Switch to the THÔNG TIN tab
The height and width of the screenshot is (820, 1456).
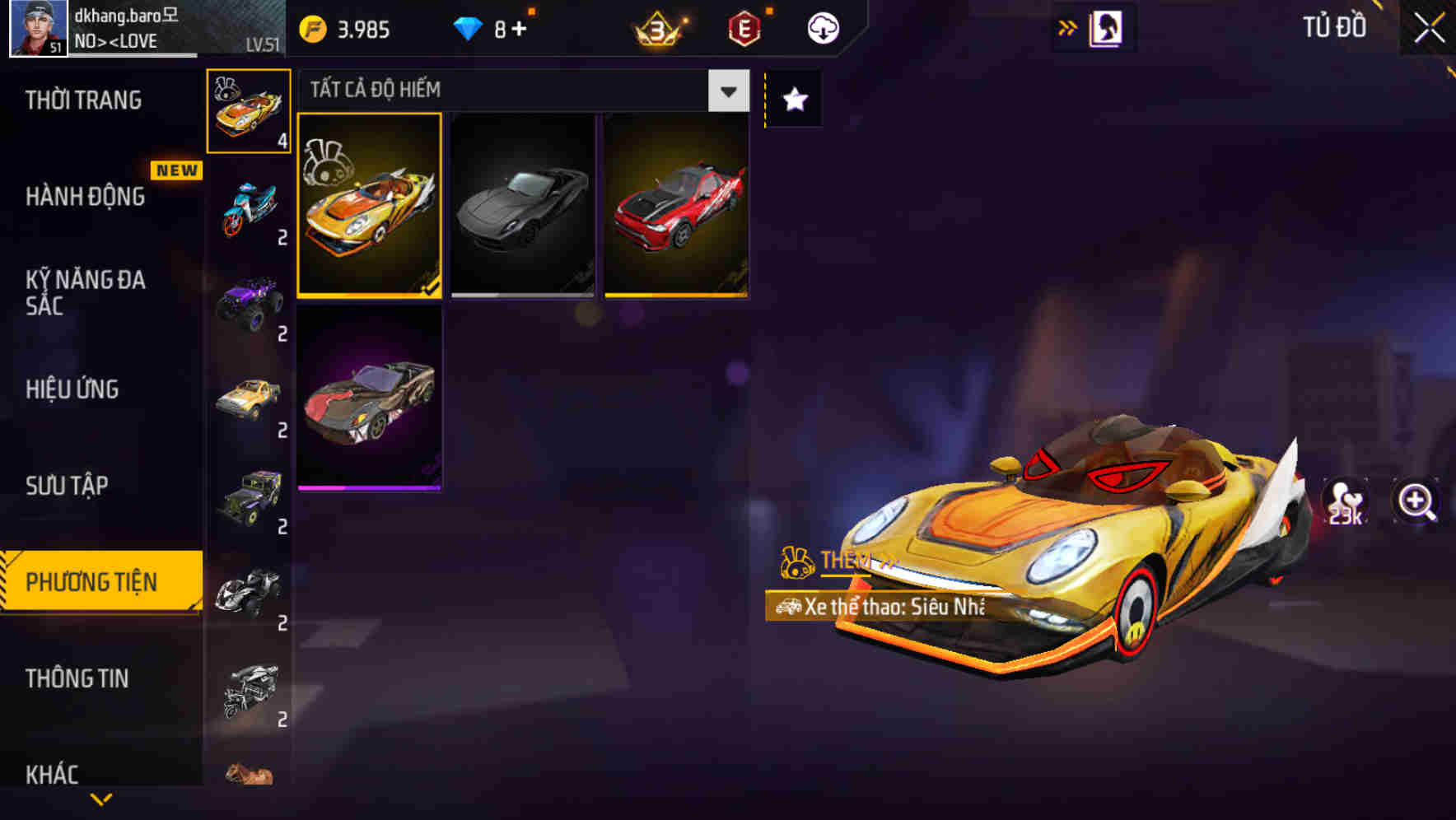tap(77, 678)
